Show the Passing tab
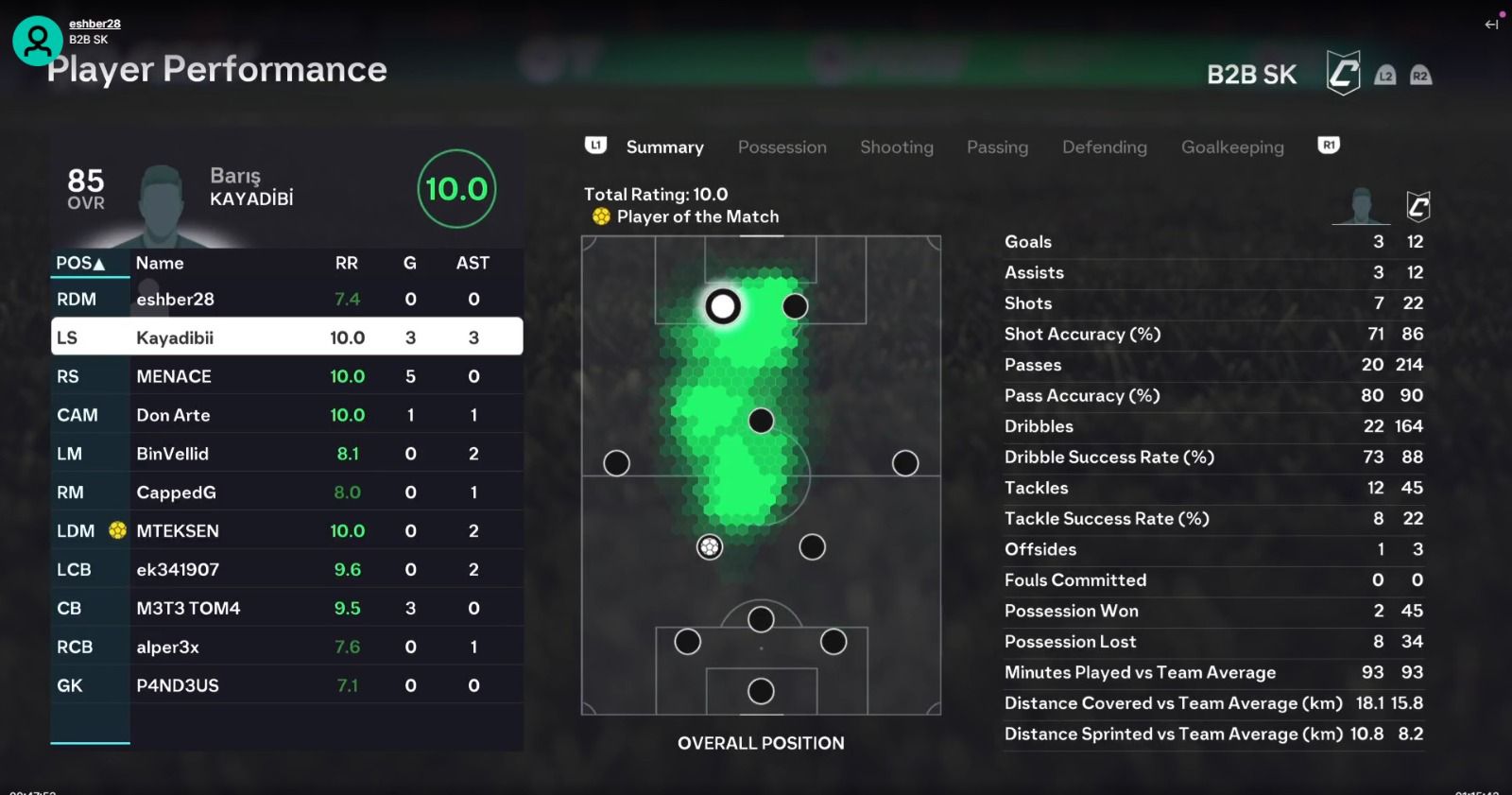1512x795 pixels. click(x=997, y=147)
